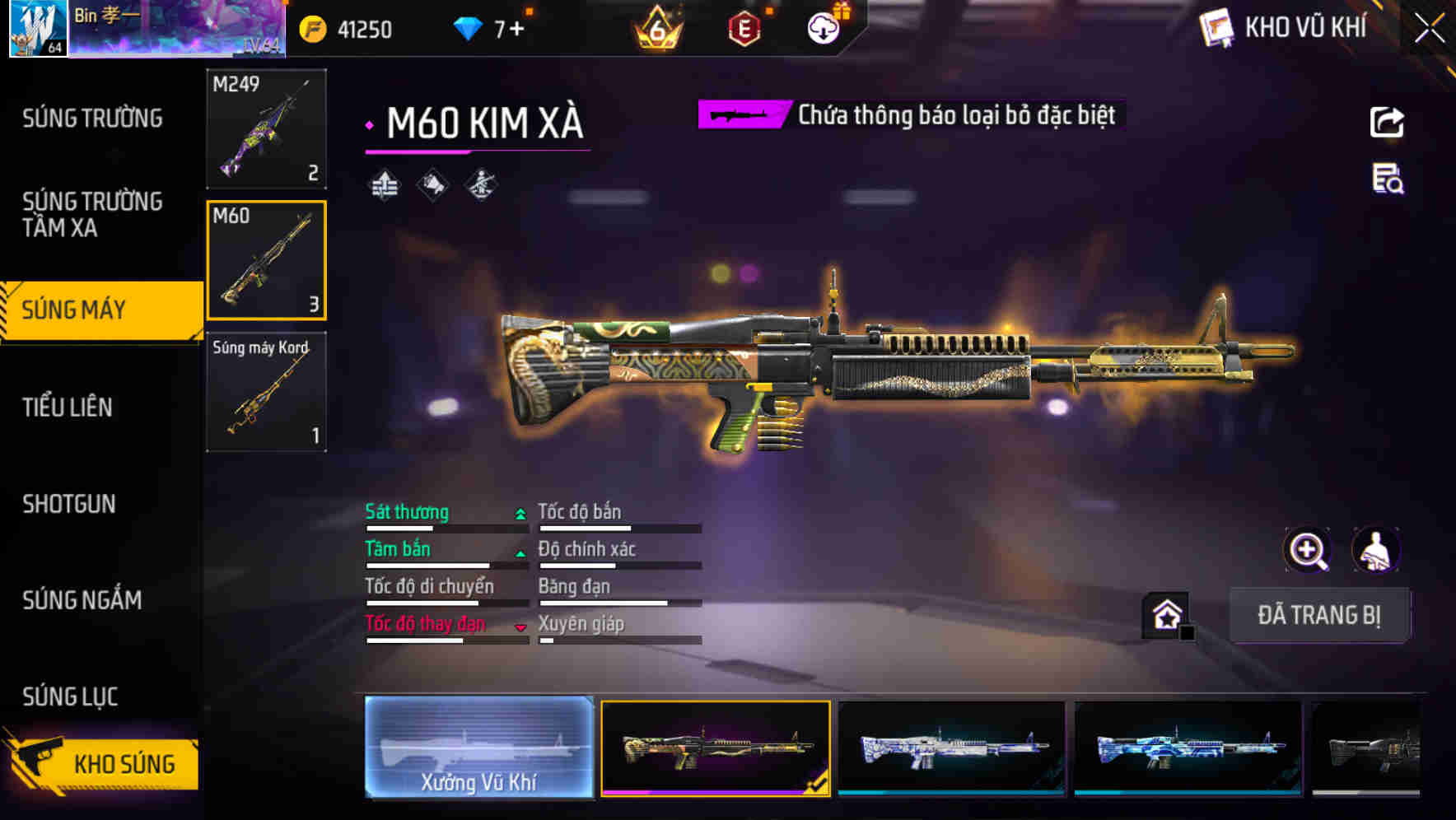The width and height of the screenshot is (1456, 820).
Task: Open the Súng Trường Tầm Xa category
Action: tap(92, 214)
